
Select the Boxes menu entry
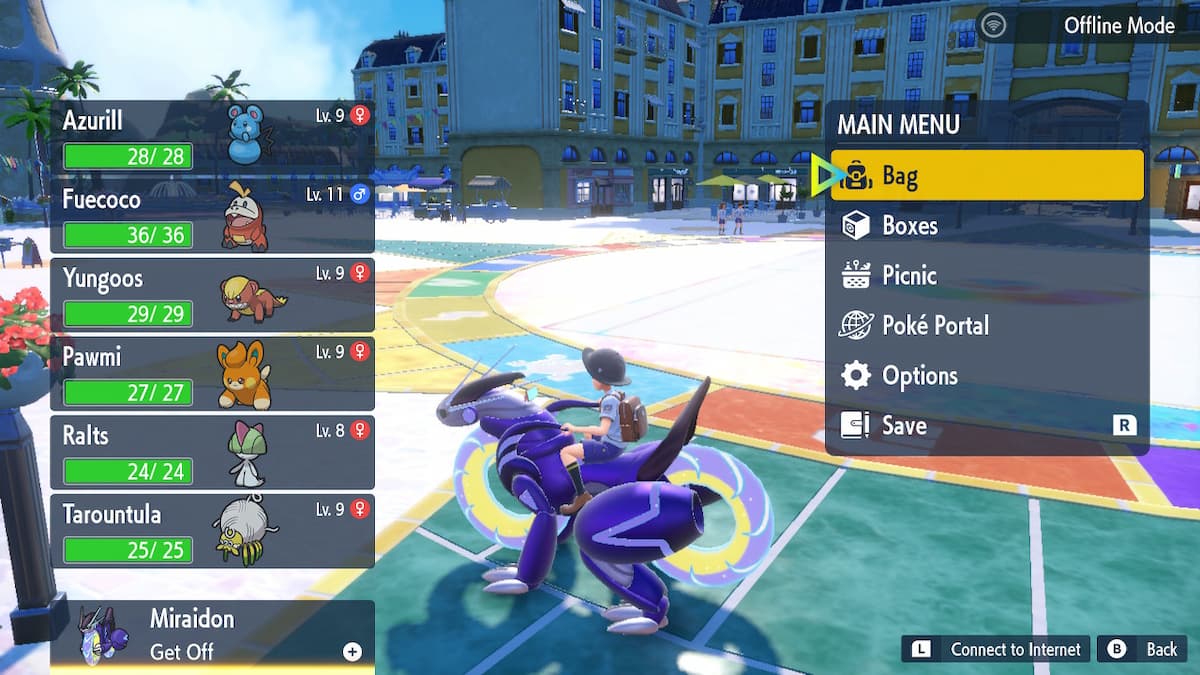[986, 226]
